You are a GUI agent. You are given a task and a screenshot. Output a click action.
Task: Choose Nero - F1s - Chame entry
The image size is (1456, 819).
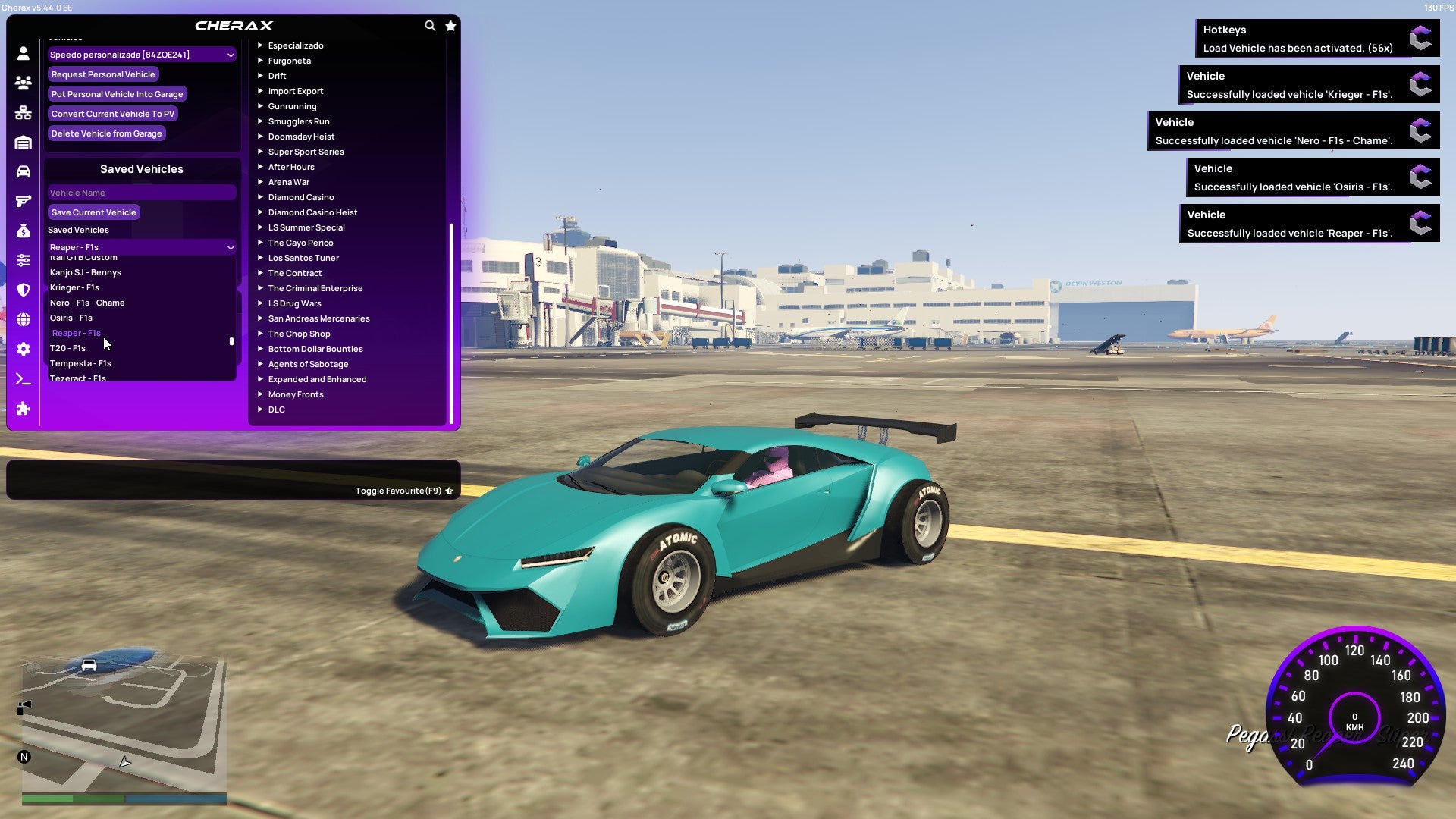(89, 303)
